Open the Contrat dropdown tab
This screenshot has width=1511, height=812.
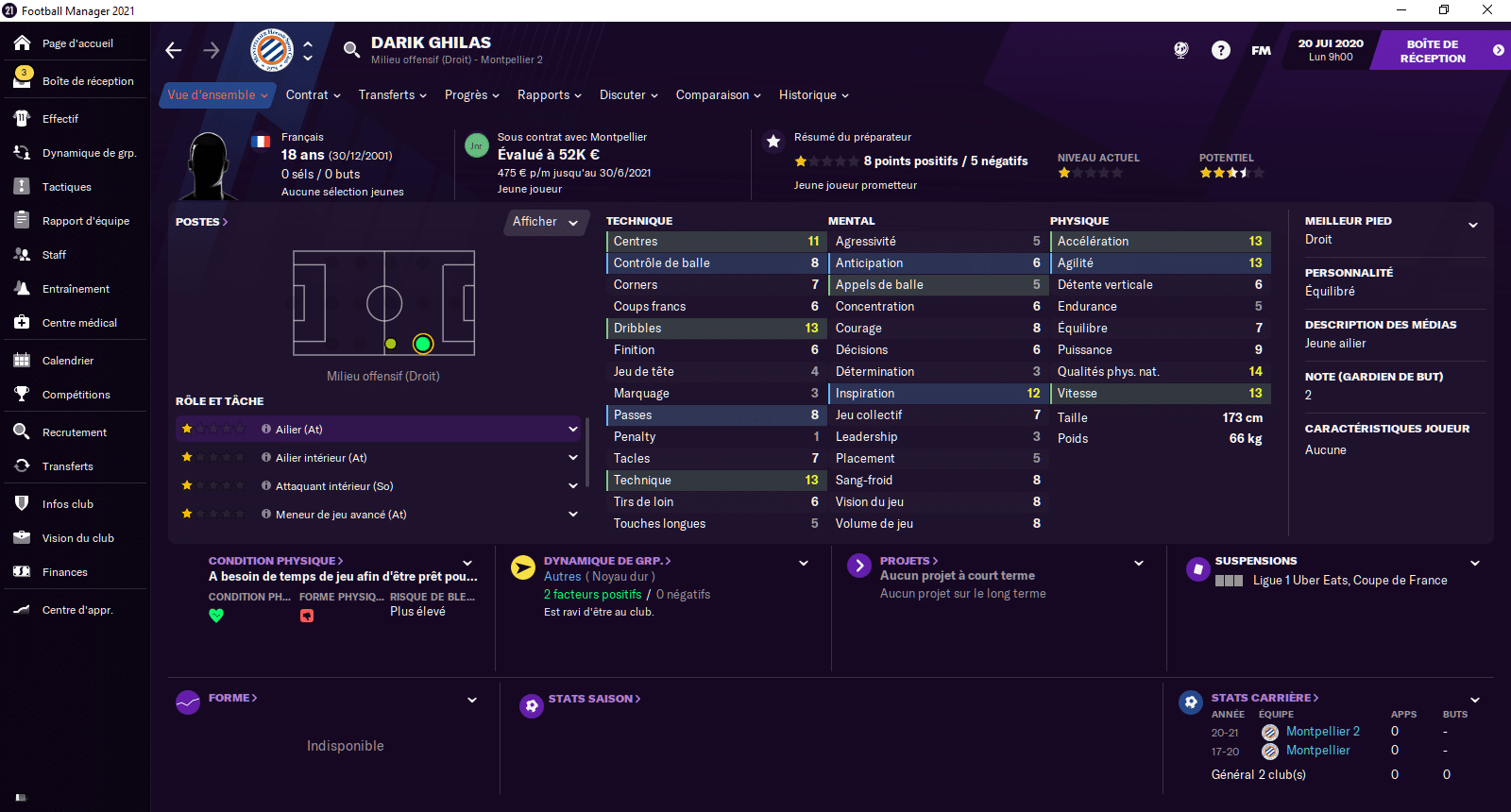point(313,95)
